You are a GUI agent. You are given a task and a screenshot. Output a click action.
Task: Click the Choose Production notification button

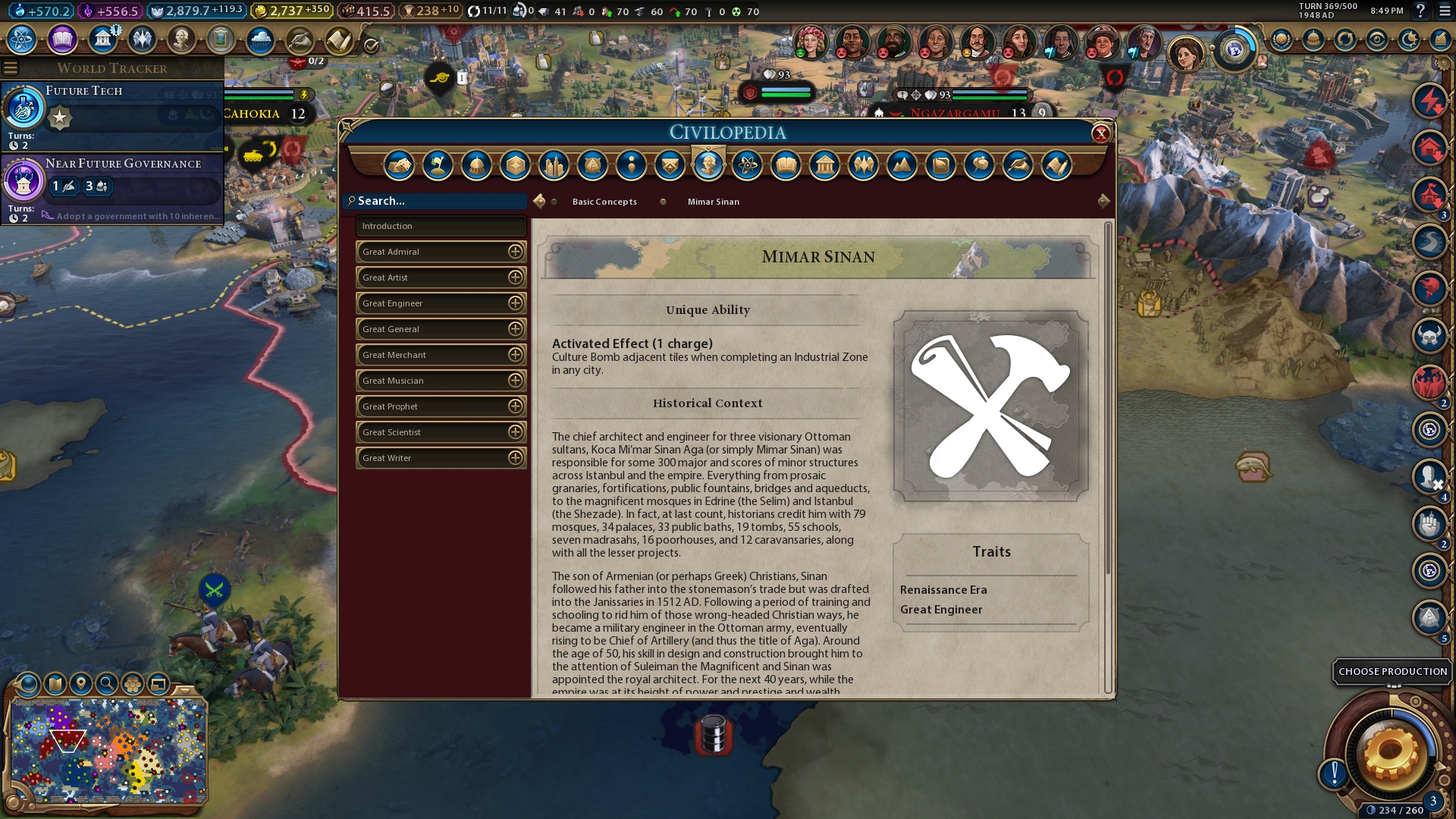[1392, 672]
